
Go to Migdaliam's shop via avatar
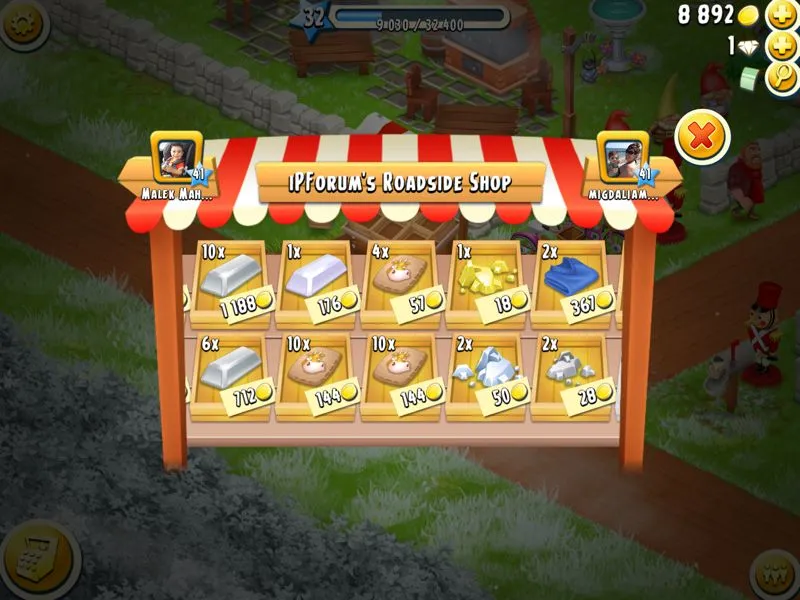click(x=621, y=155)
